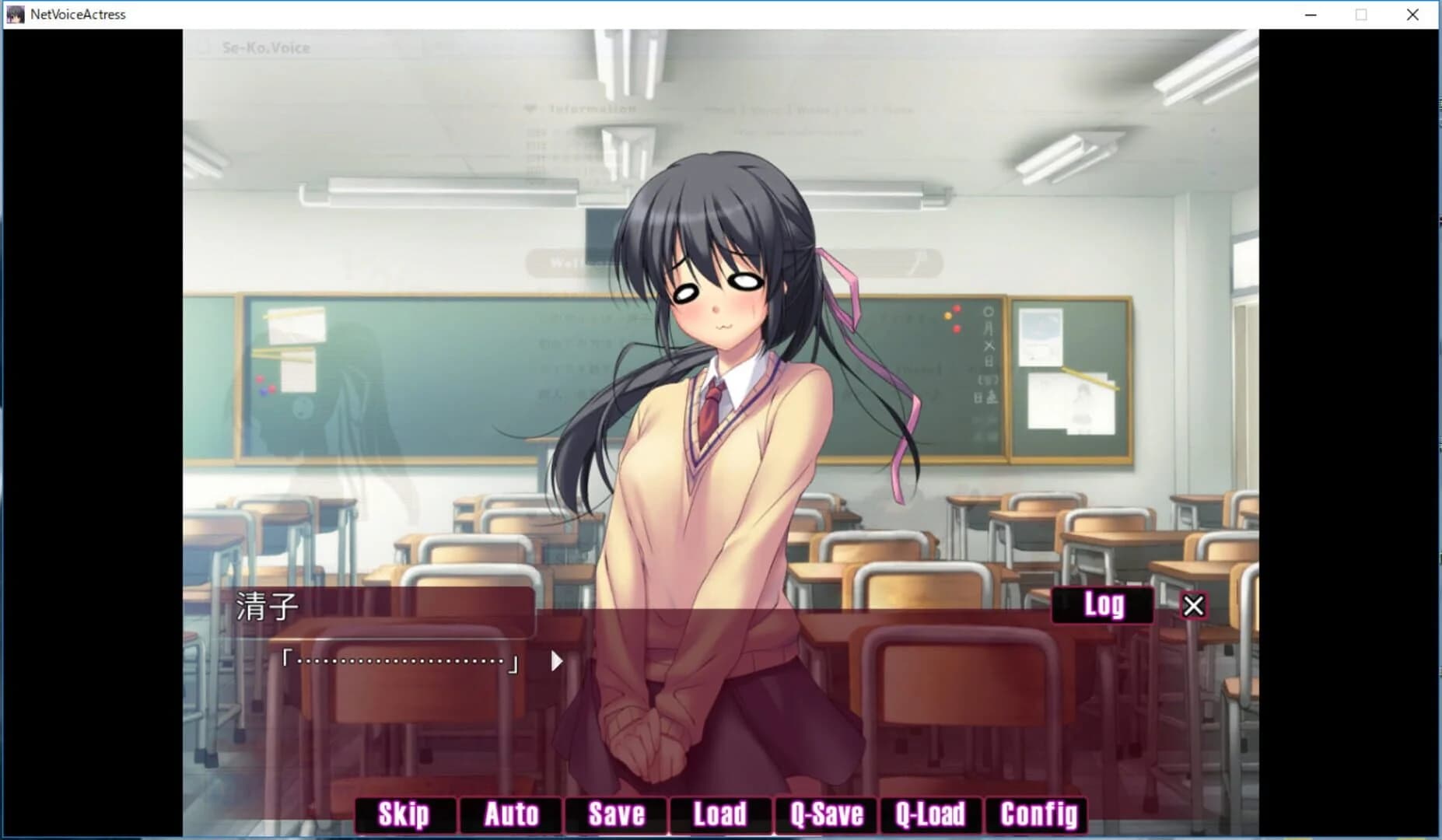Minimize the NetVoiceActress window
Viewport: 1442px width, 840px height.
click(x=1311, y=14)
